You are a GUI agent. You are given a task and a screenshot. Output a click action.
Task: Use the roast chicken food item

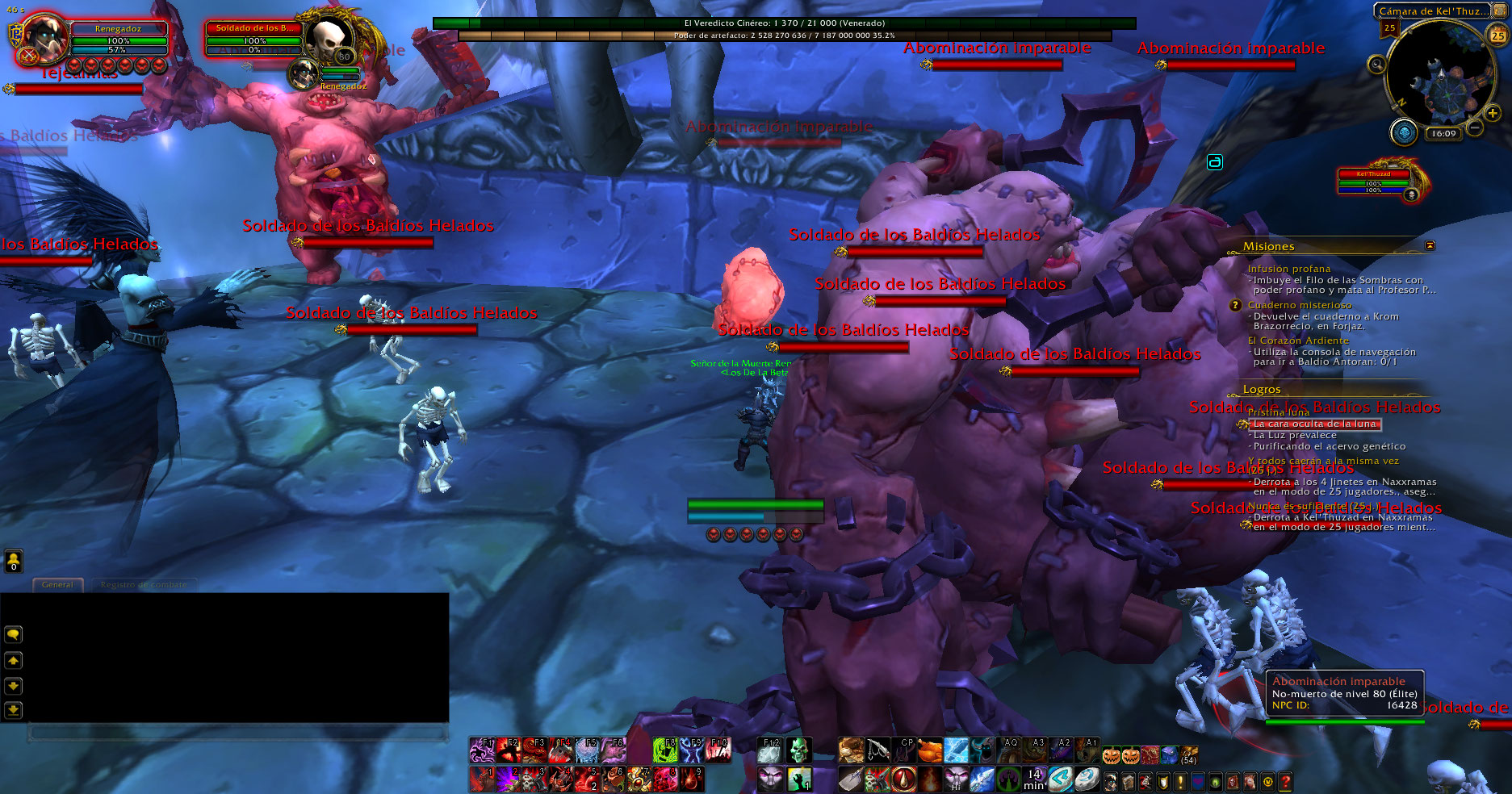(x=930, y=750)
